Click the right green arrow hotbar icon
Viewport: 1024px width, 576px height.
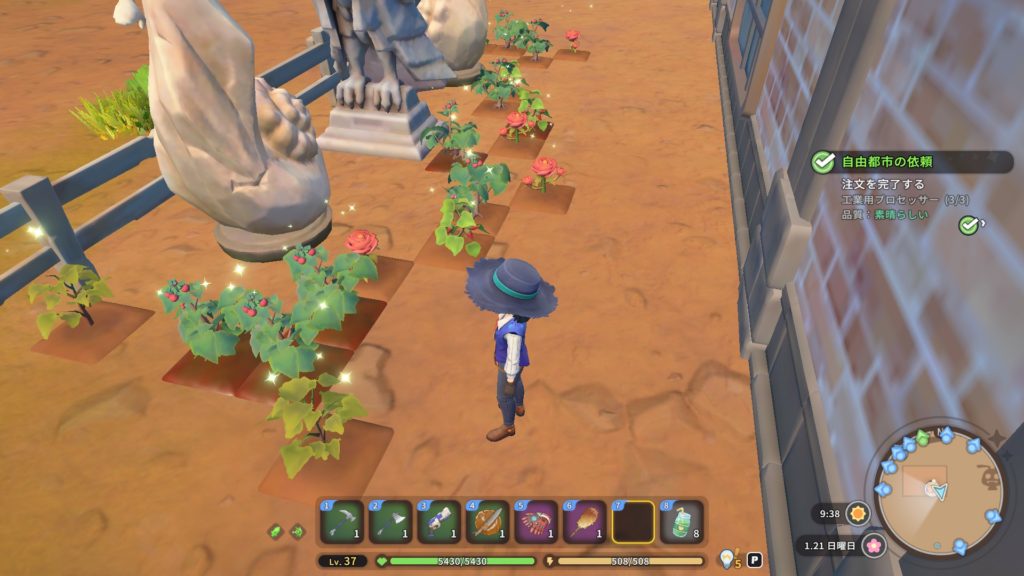point(297,532)
